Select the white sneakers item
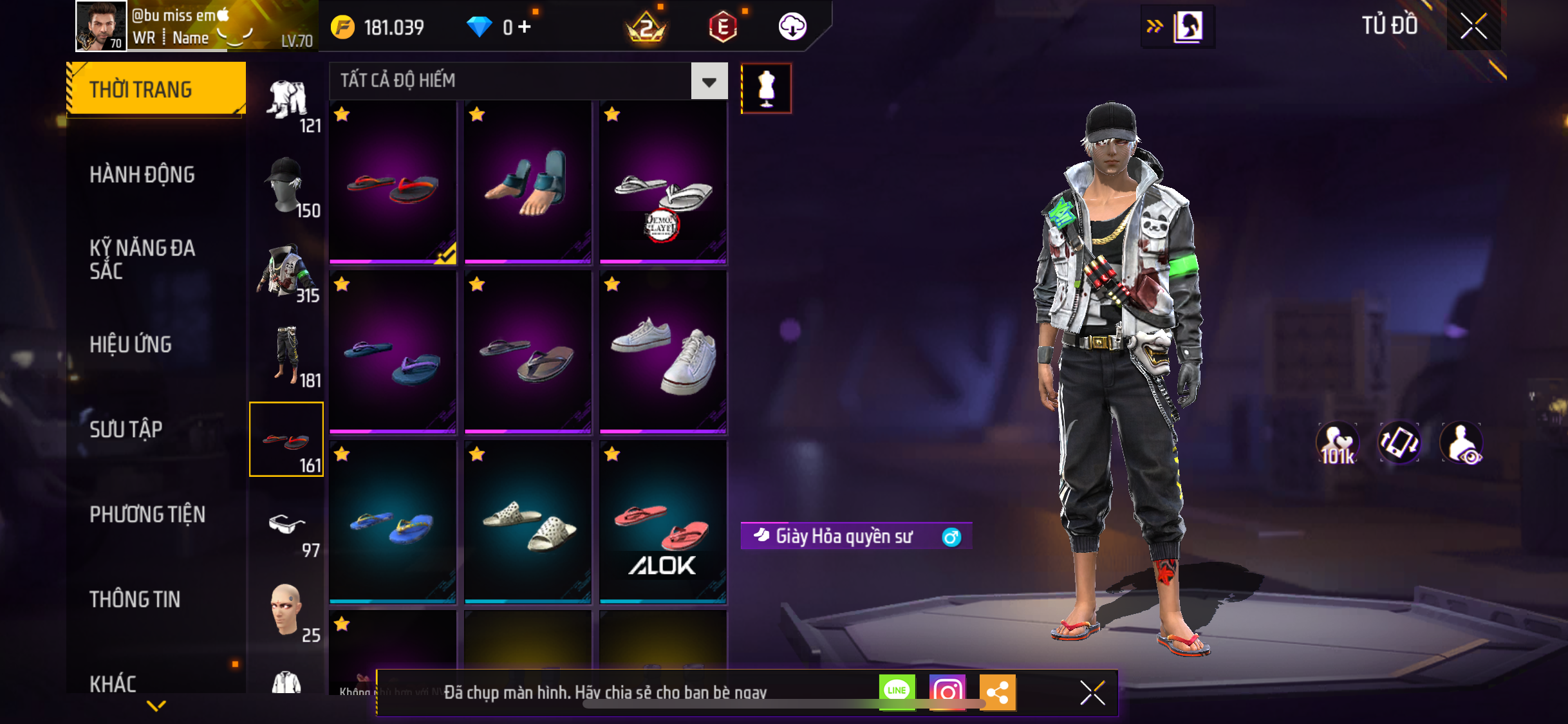1568x724 pixels. tap(663, 351)
